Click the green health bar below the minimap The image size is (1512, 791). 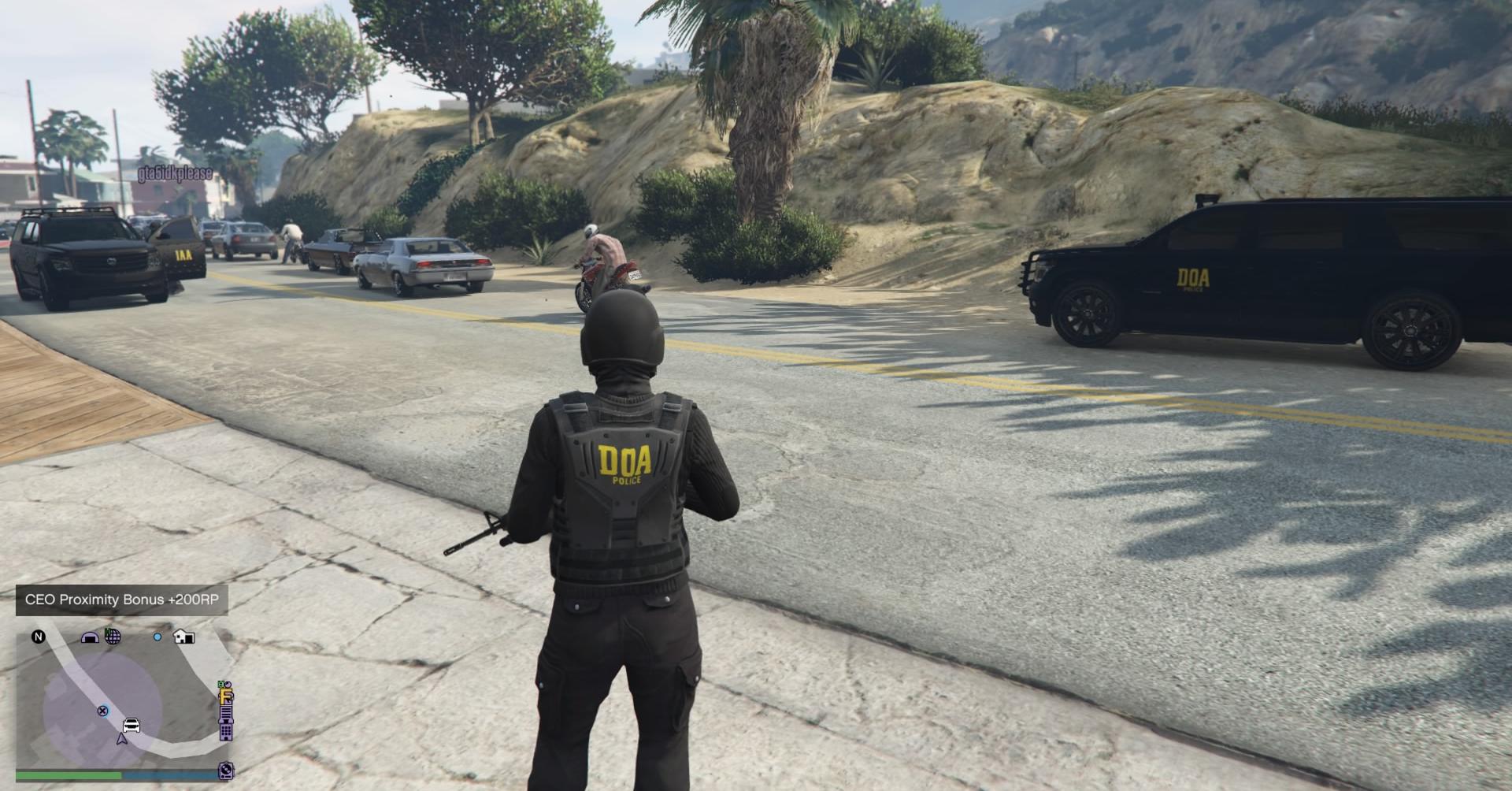(70, 775)
